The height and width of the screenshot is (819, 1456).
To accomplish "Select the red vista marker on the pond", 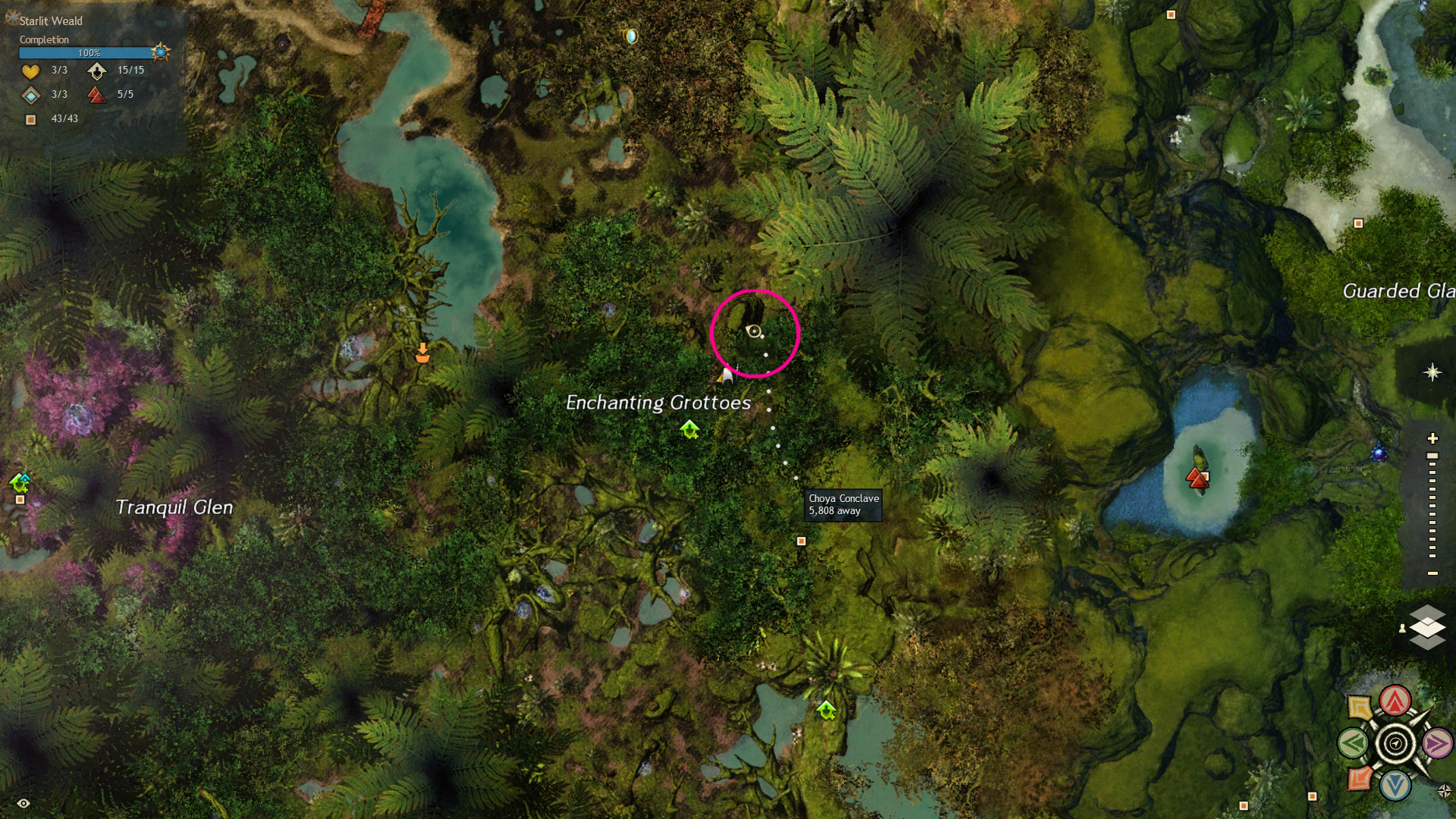I will [1197, 478].
